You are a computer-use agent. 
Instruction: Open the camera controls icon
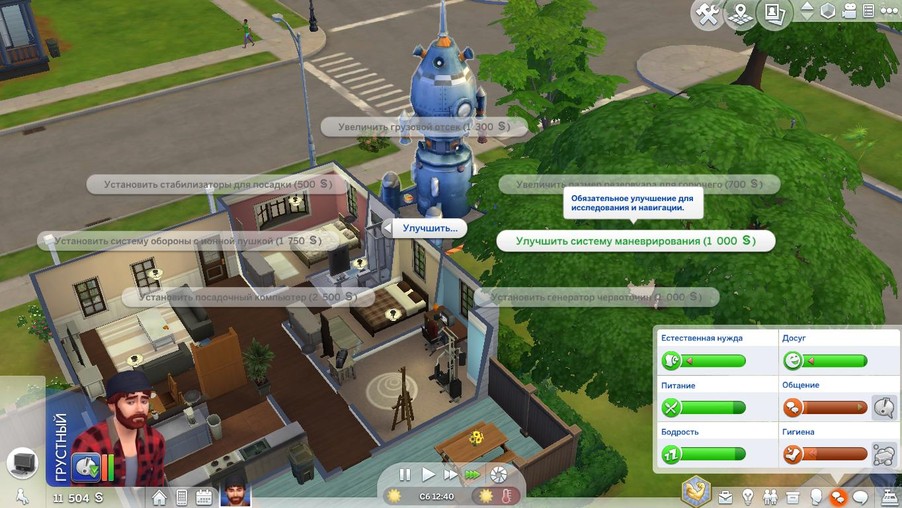click(850, 12)
